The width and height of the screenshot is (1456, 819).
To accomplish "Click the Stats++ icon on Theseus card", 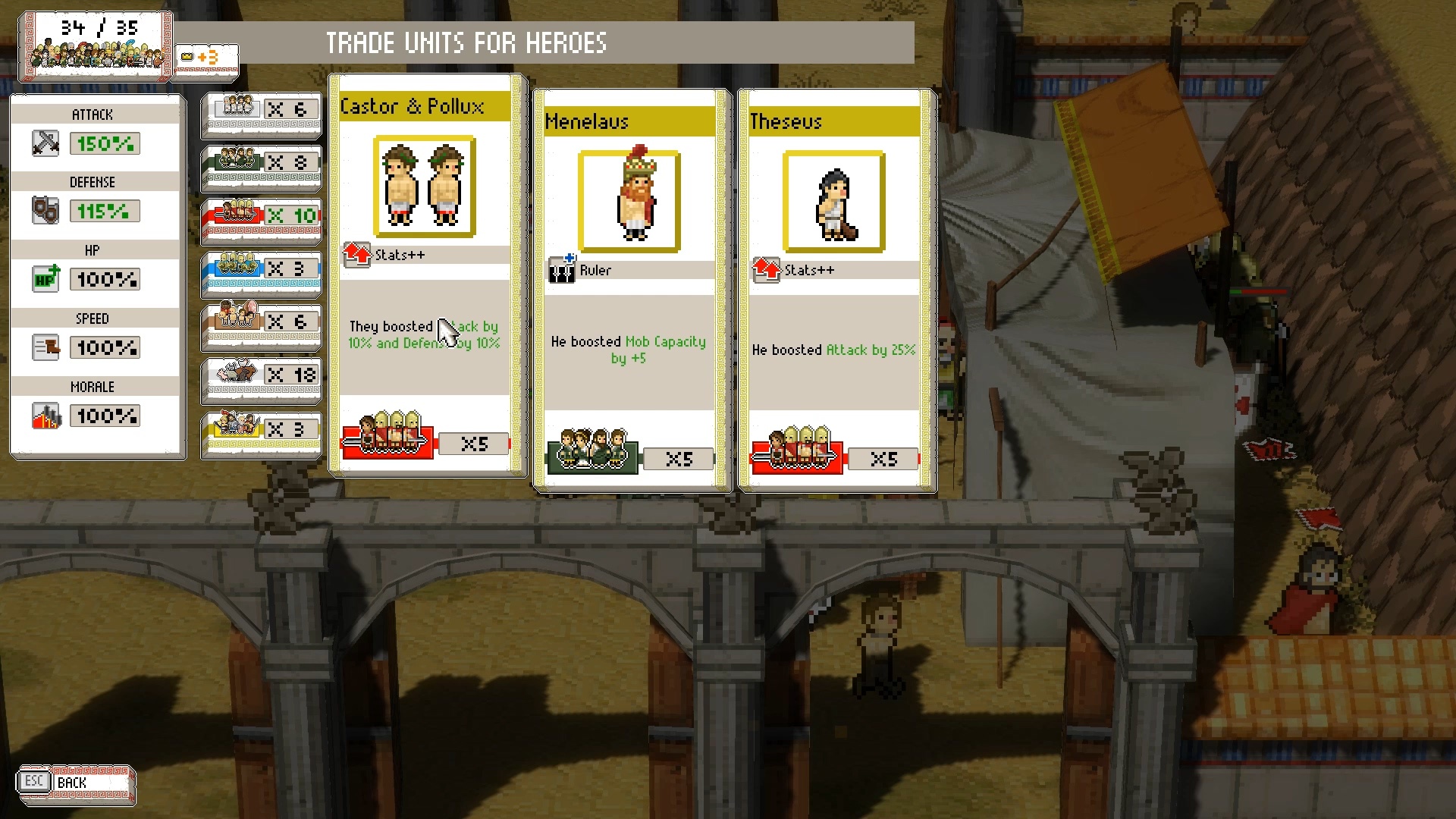I will pos(765,269).
